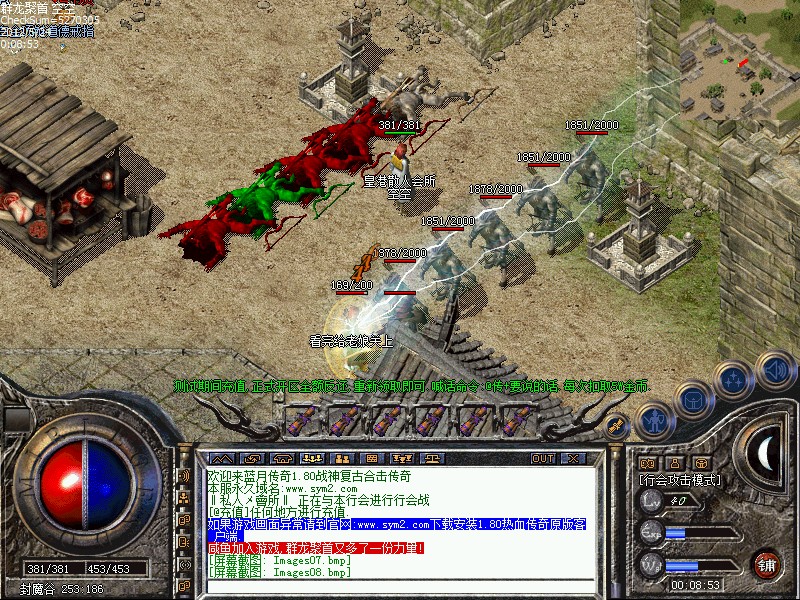Viewport: 800px width, 600px height.
Task: Click the red shop button
Action: pyautogui.click(x=767, y=563)
